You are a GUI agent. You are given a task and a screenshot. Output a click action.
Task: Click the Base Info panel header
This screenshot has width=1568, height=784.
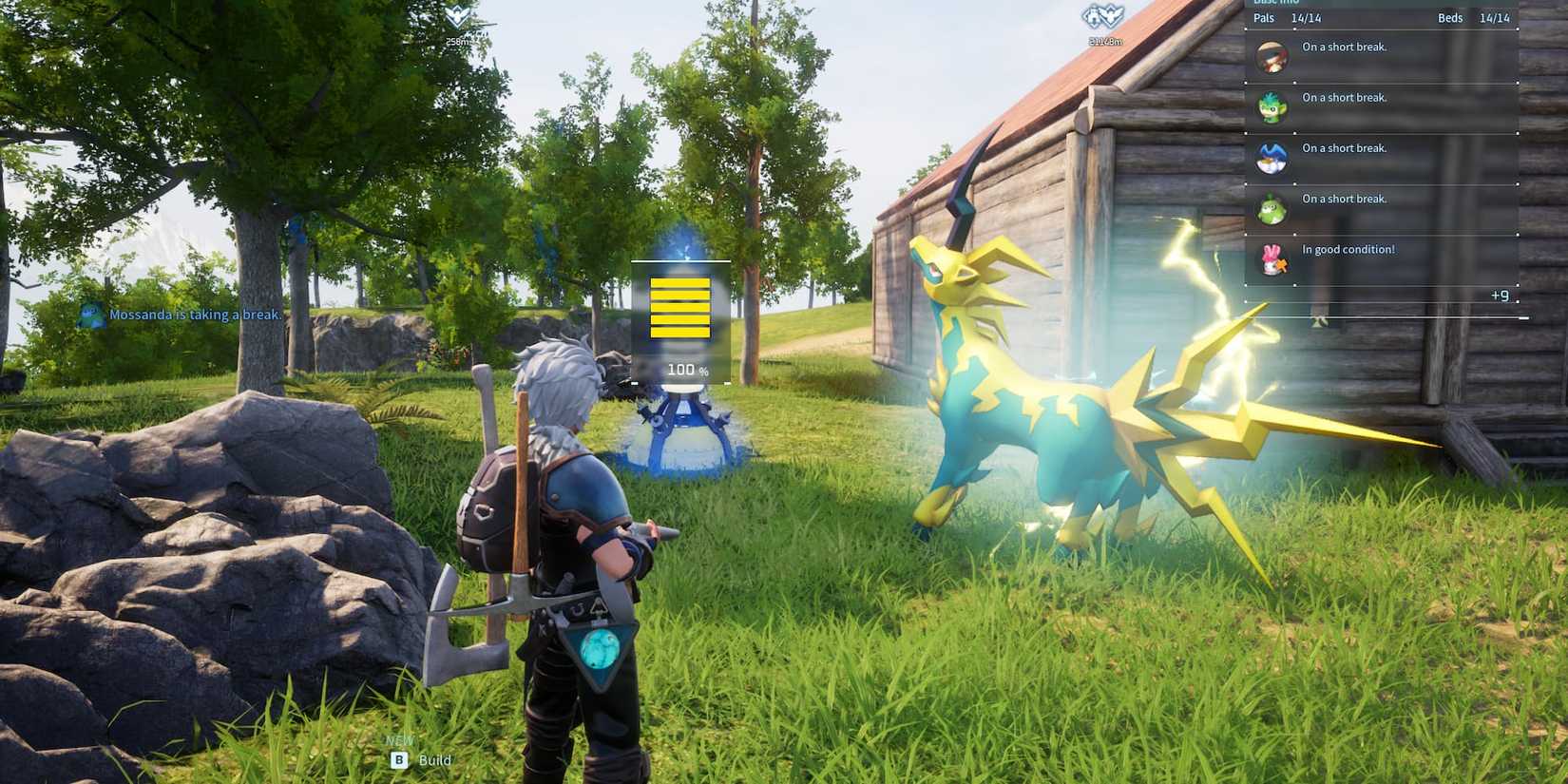click(1278, 3)
